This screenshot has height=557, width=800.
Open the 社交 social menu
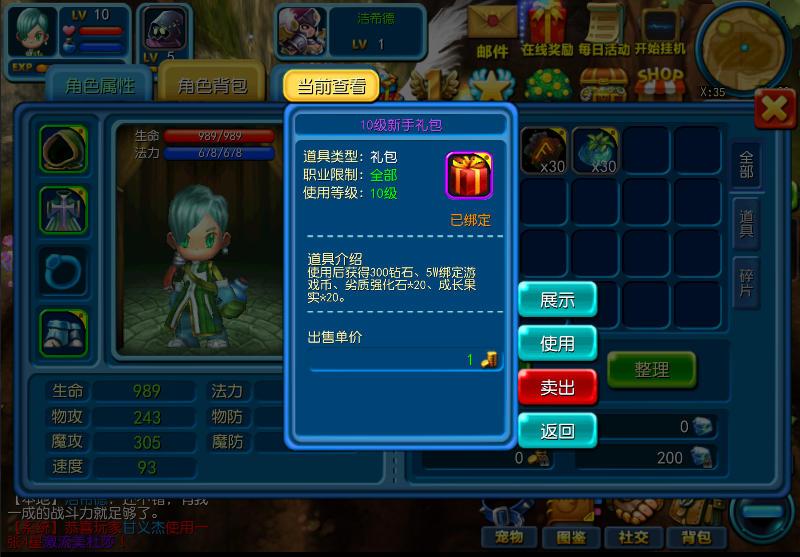point(632,537)
